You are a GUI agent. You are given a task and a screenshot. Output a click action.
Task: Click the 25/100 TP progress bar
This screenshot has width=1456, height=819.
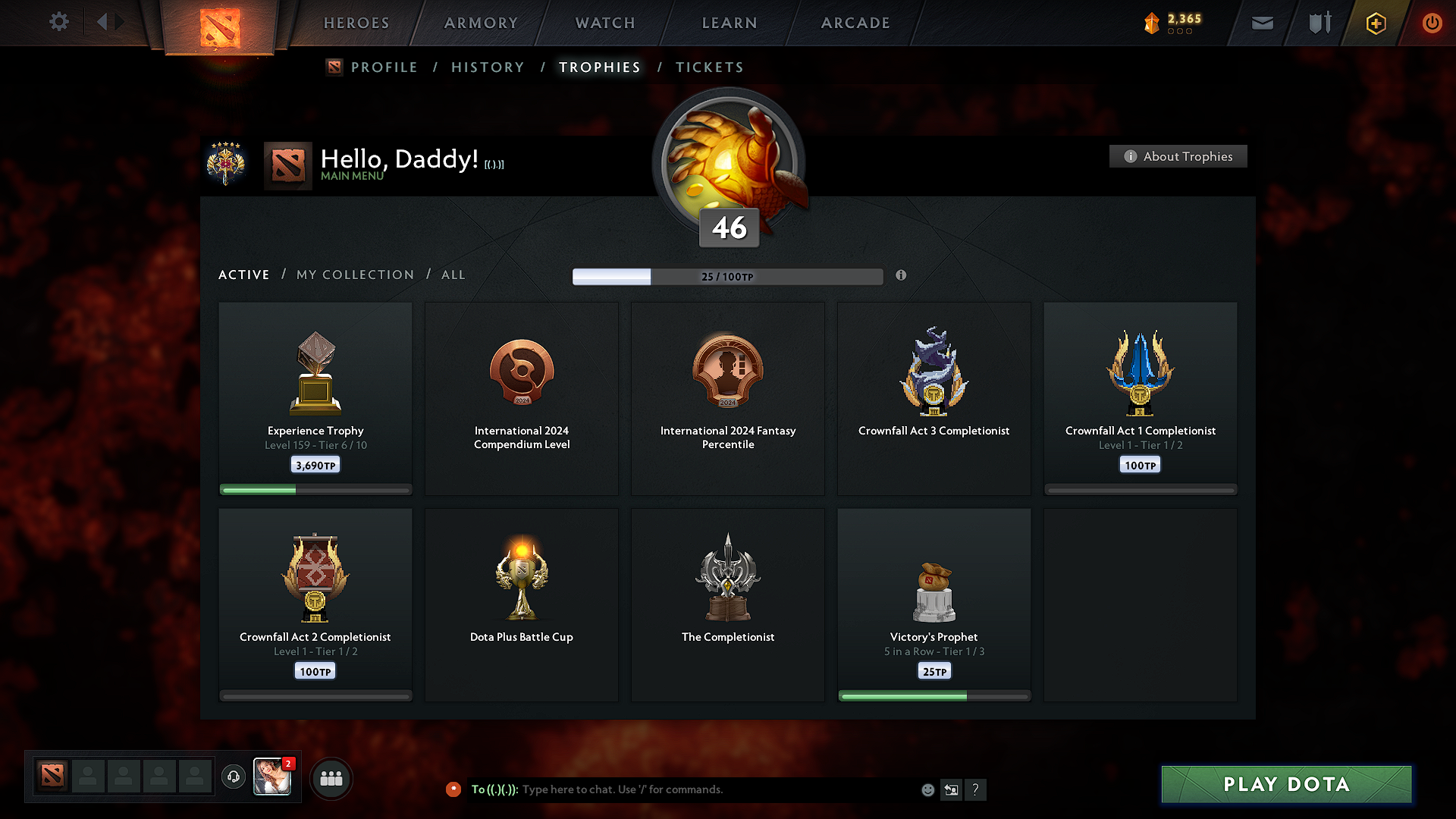[728, 276]
